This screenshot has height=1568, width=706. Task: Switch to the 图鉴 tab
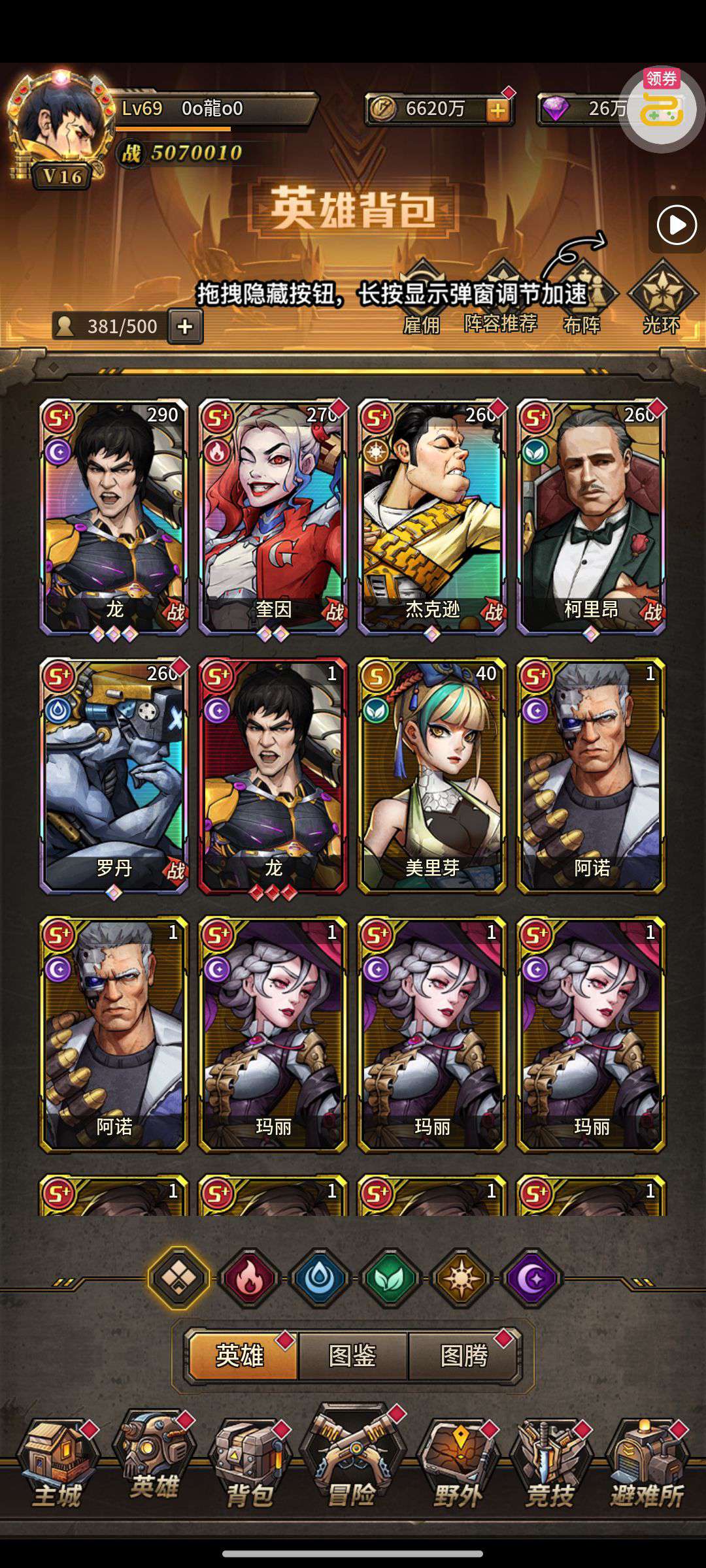(352, 1356)
